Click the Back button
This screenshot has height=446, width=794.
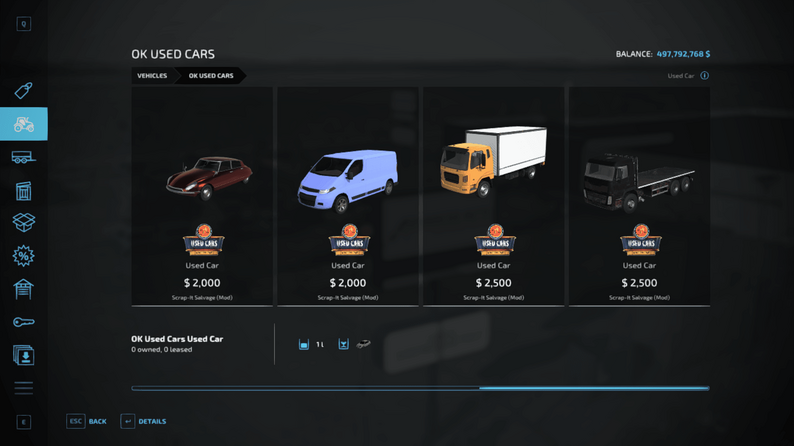pyautogui.click(x=87, y=422)
